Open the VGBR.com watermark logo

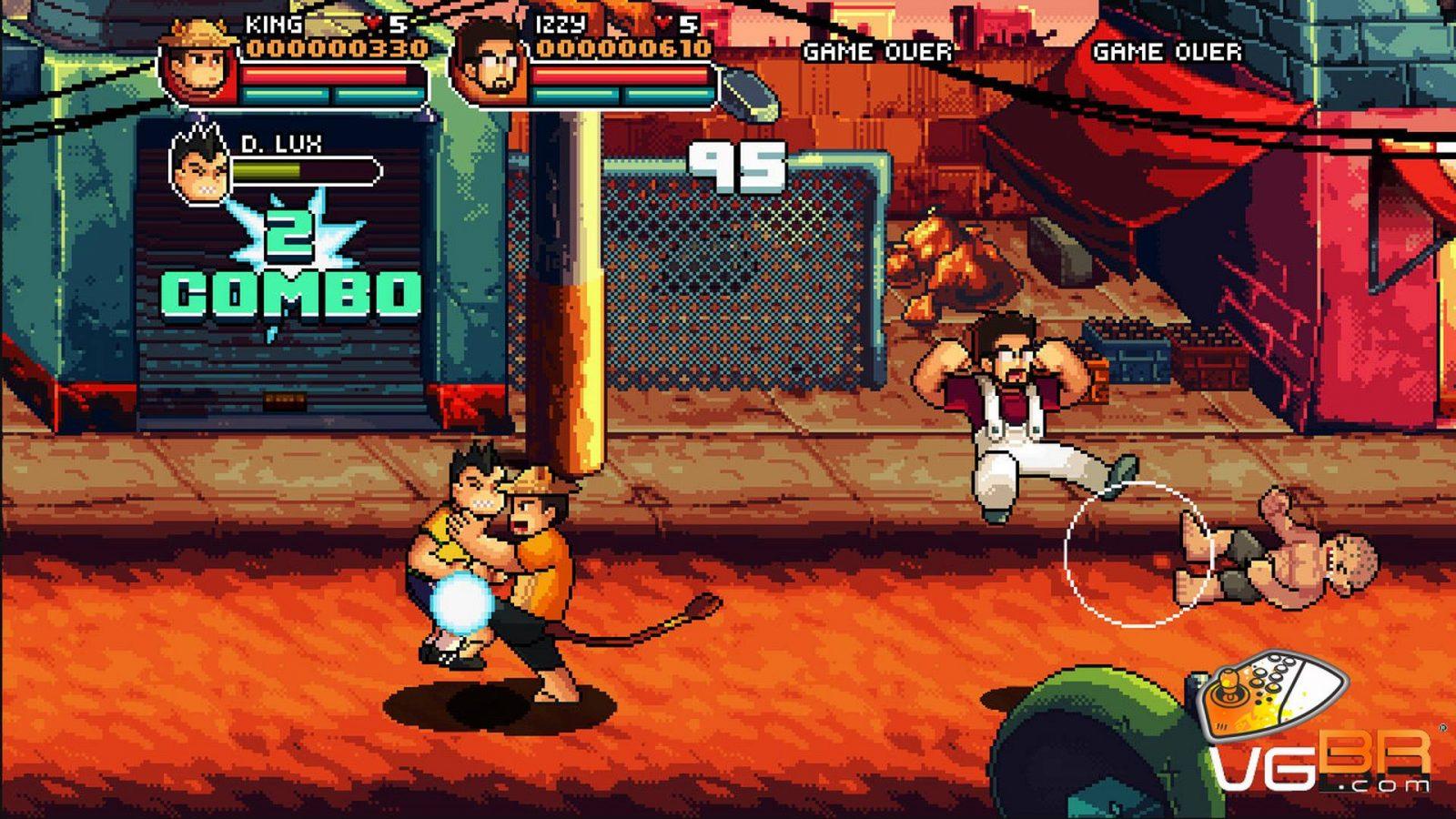[1318, 728]
